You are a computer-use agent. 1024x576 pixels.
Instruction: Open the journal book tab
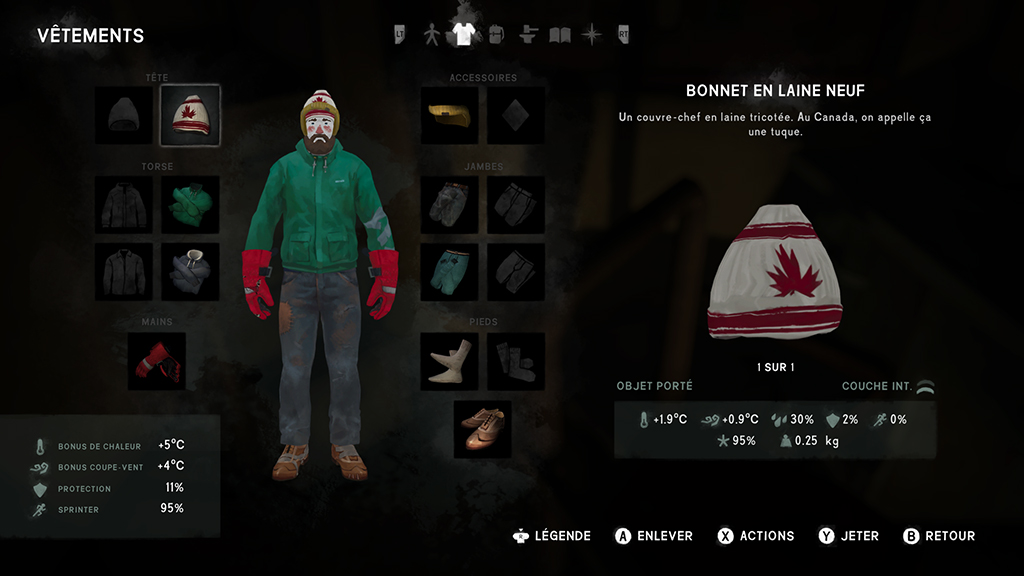click(560, 35)
